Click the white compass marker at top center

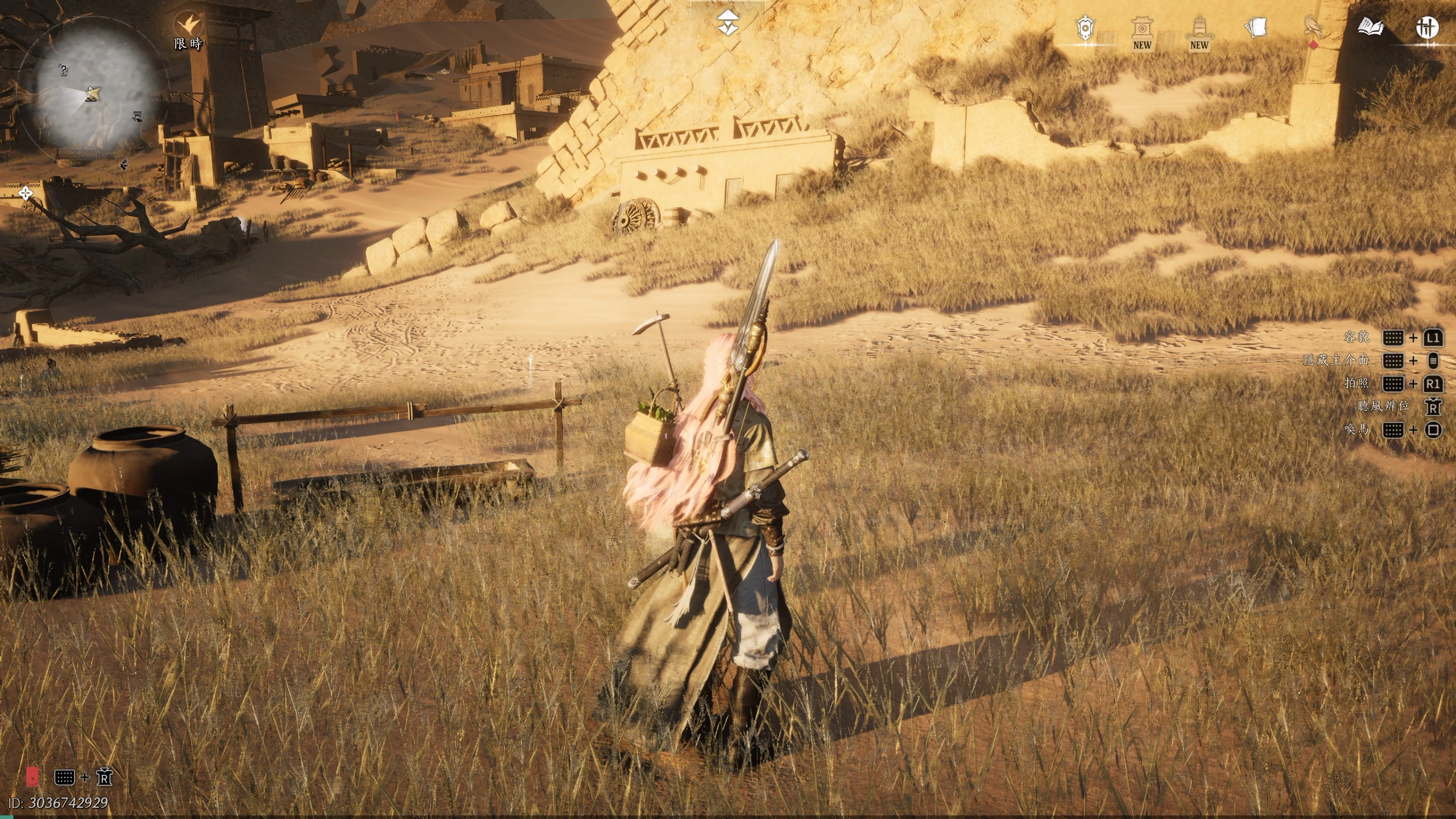pyautogui.click(x=725, y=23)
